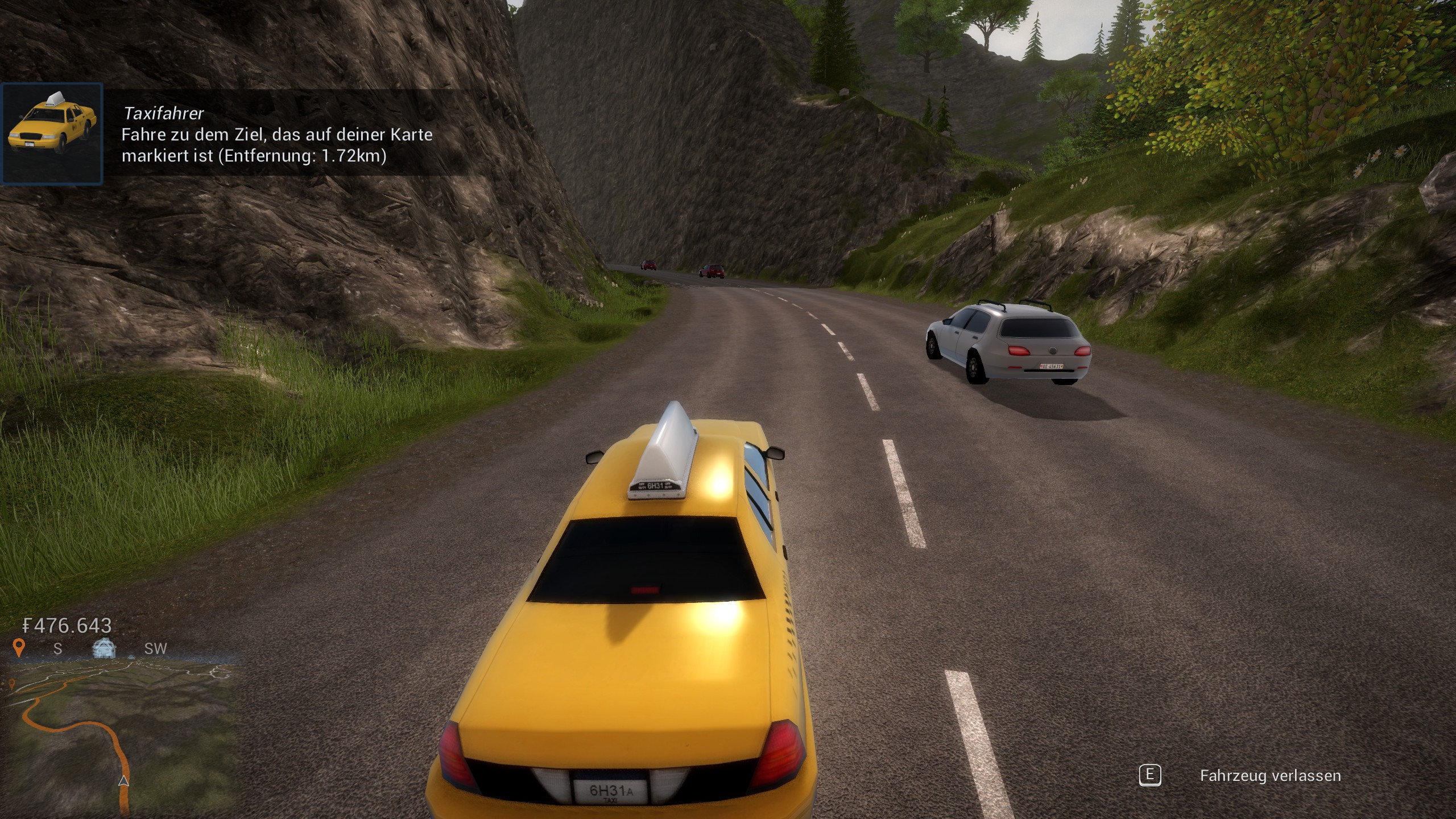Open the Taxifahrer objective tracker text
This screenshot has height=819, width=1456.
[277, 135]
